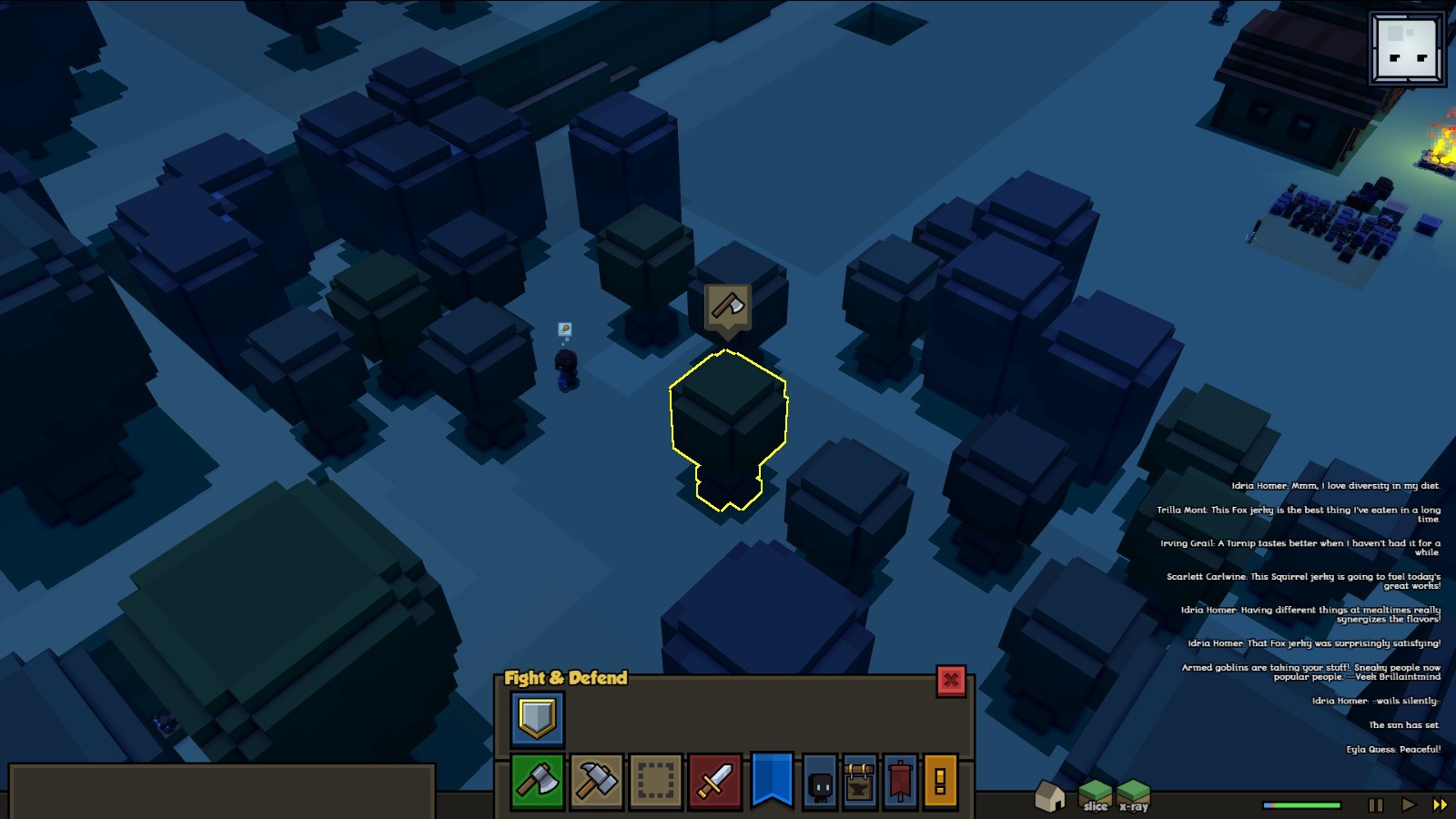1456x819 pixels.
Task: Open the green axe harvest menu
Action: click(537, 781)
